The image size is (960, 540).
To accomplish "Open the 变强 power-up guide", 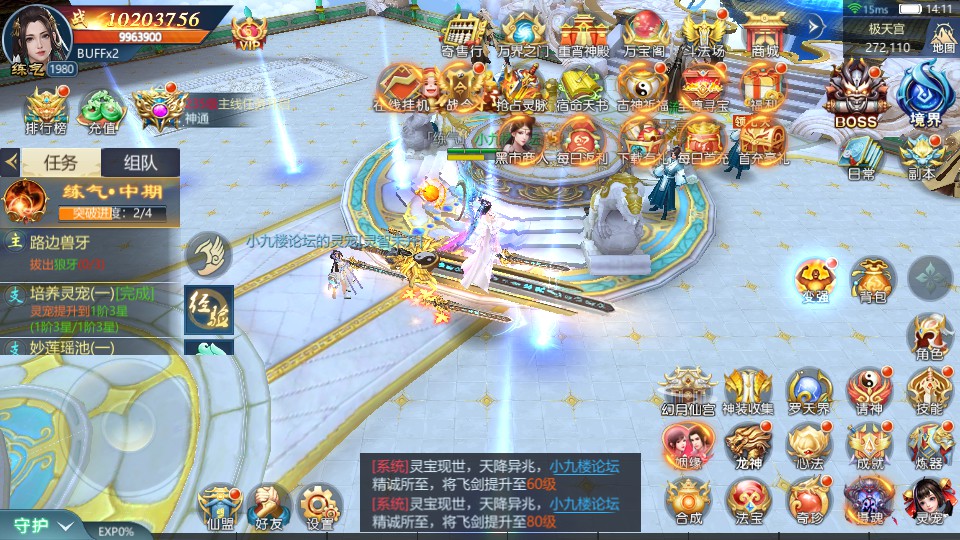I will [x=814, y=279].
